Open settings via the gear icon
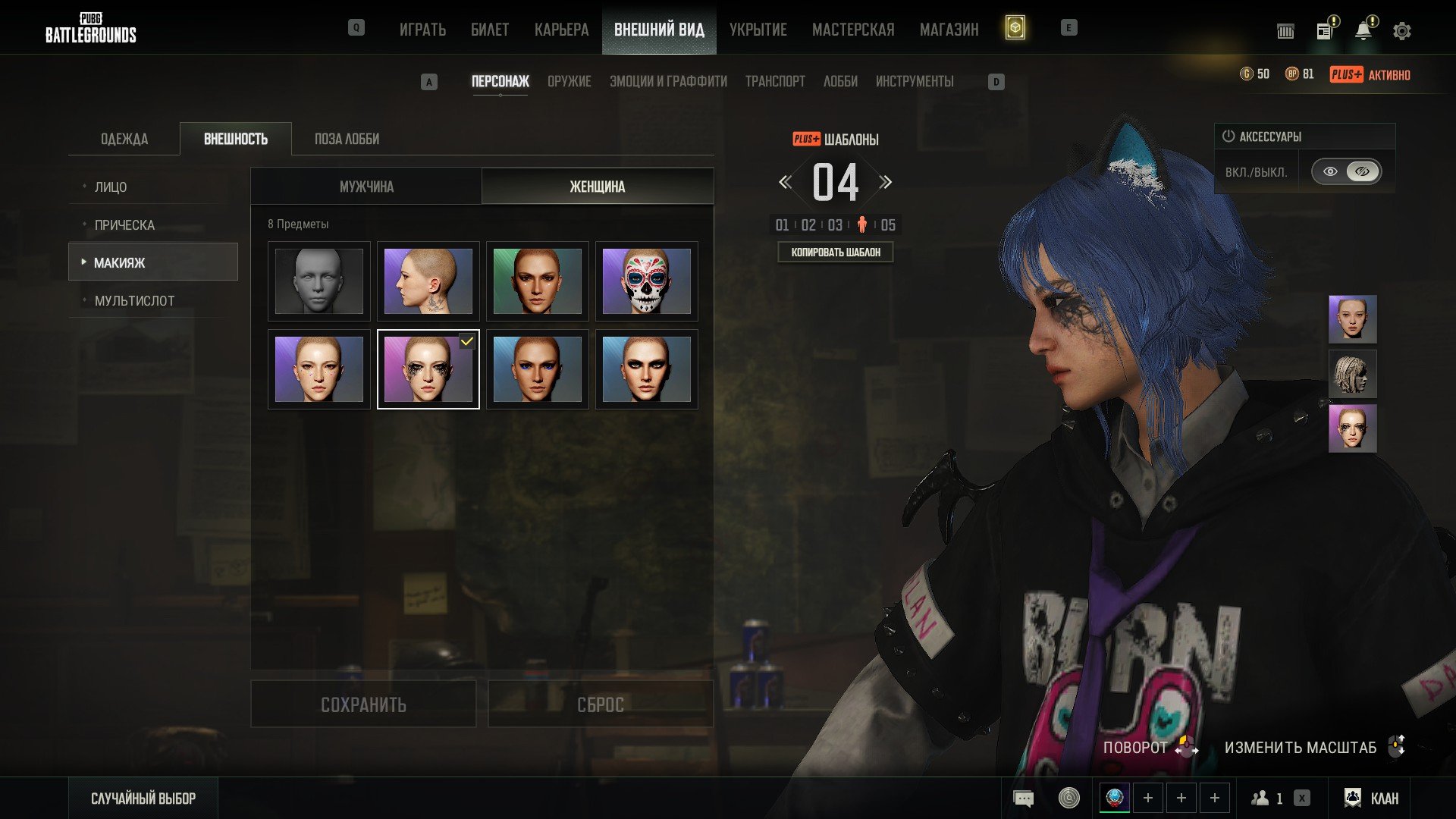Viewport: 1456px width, 819px height. [x=1402, y=31]
